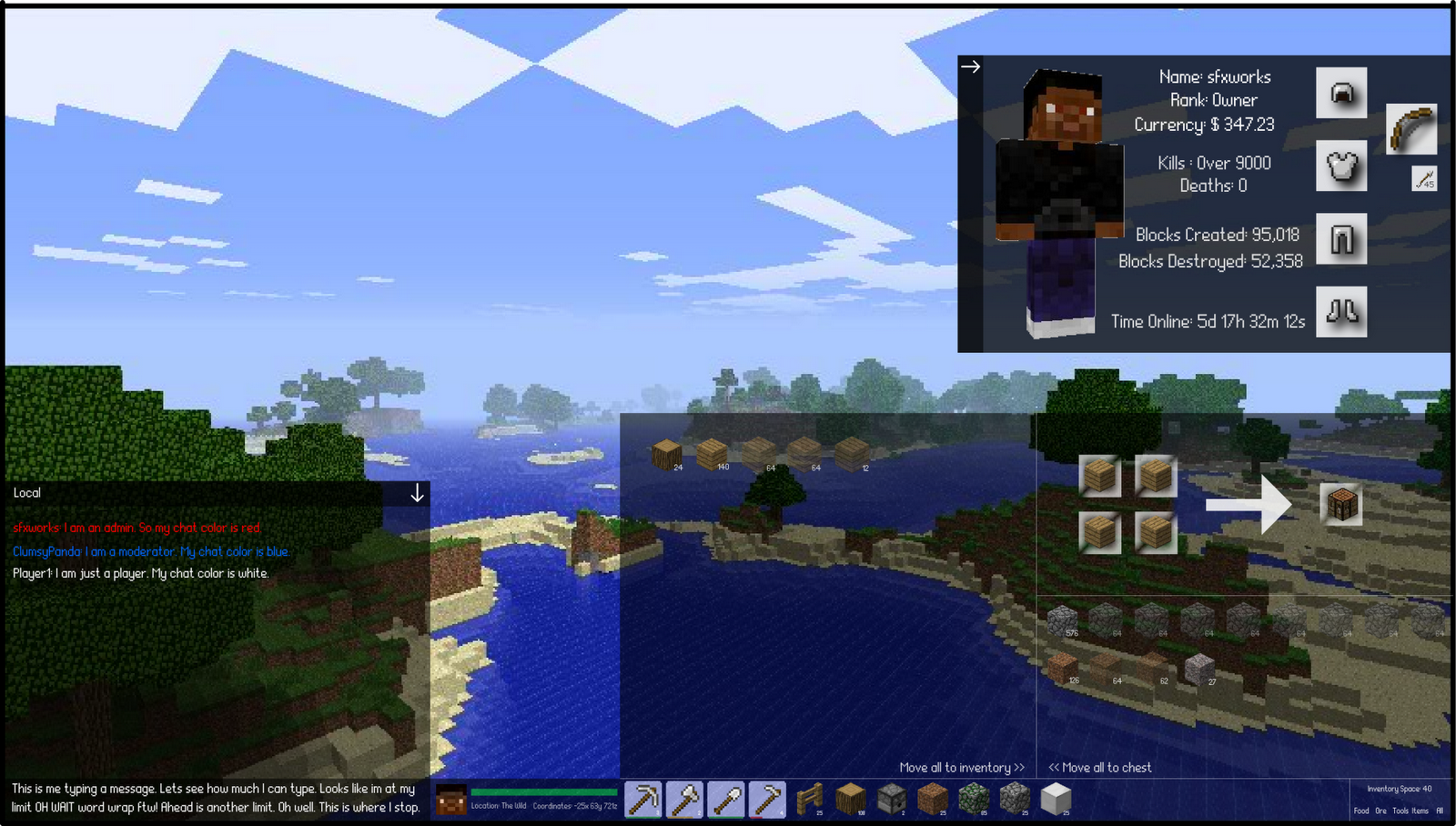Select the pickaxe in the hotbar
The image size is (1456, 826).
[x=643, y=799]
